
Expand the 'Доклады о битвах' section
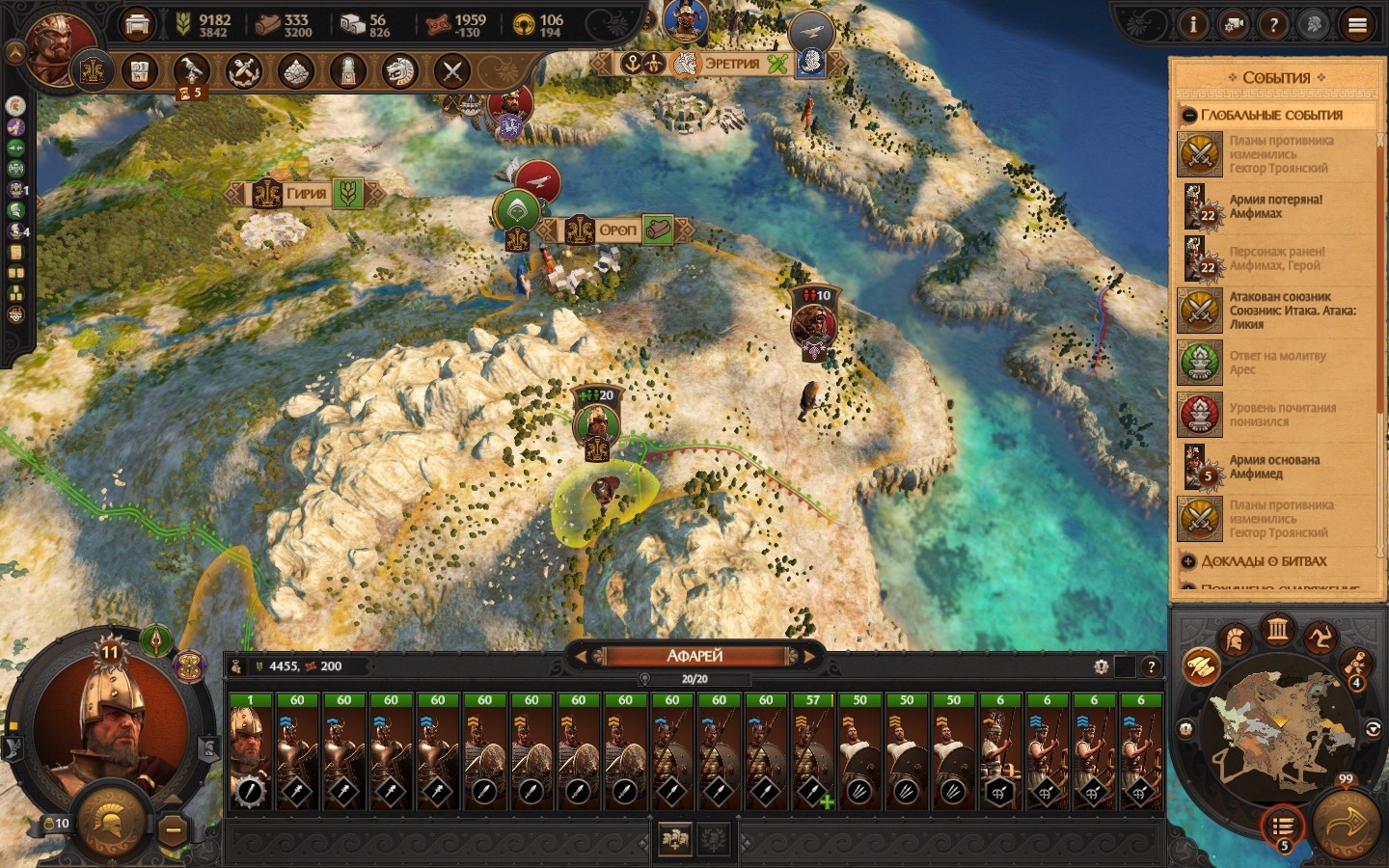1189,561
